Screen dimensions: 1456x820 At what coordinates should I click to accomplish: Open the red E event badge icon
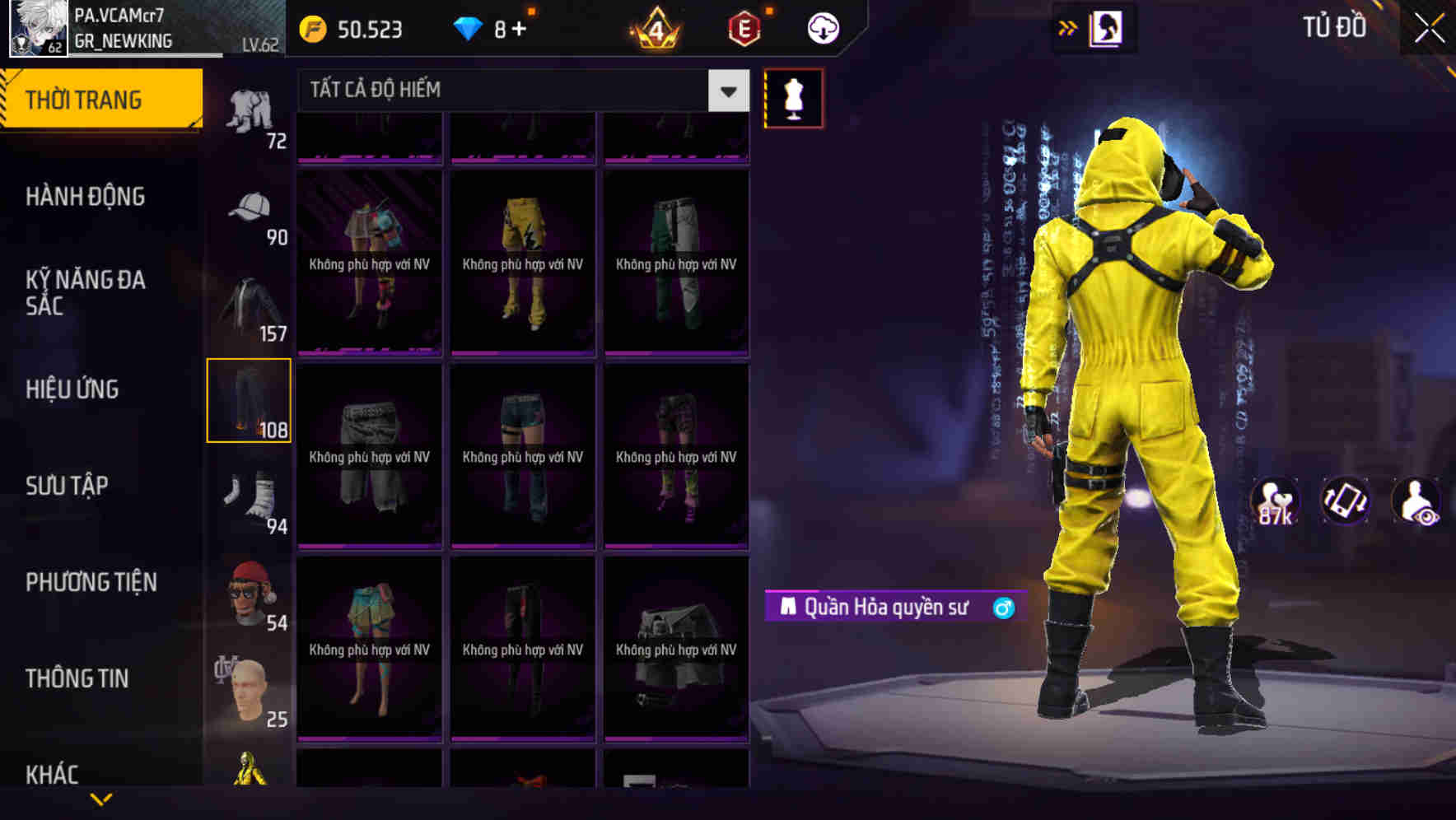(743, 28)
